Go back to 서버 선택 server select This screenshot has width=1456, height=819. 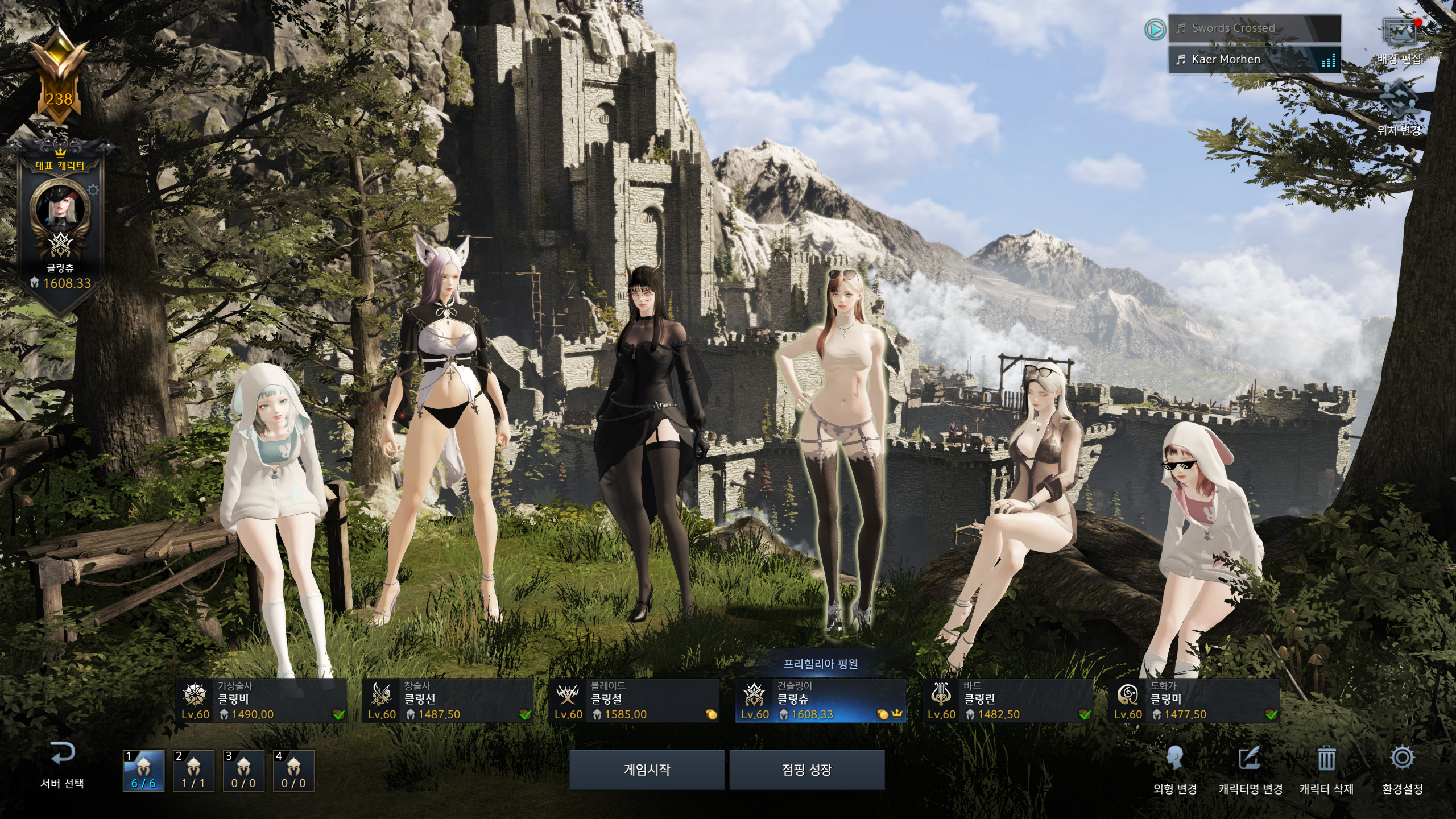(62, 765)
